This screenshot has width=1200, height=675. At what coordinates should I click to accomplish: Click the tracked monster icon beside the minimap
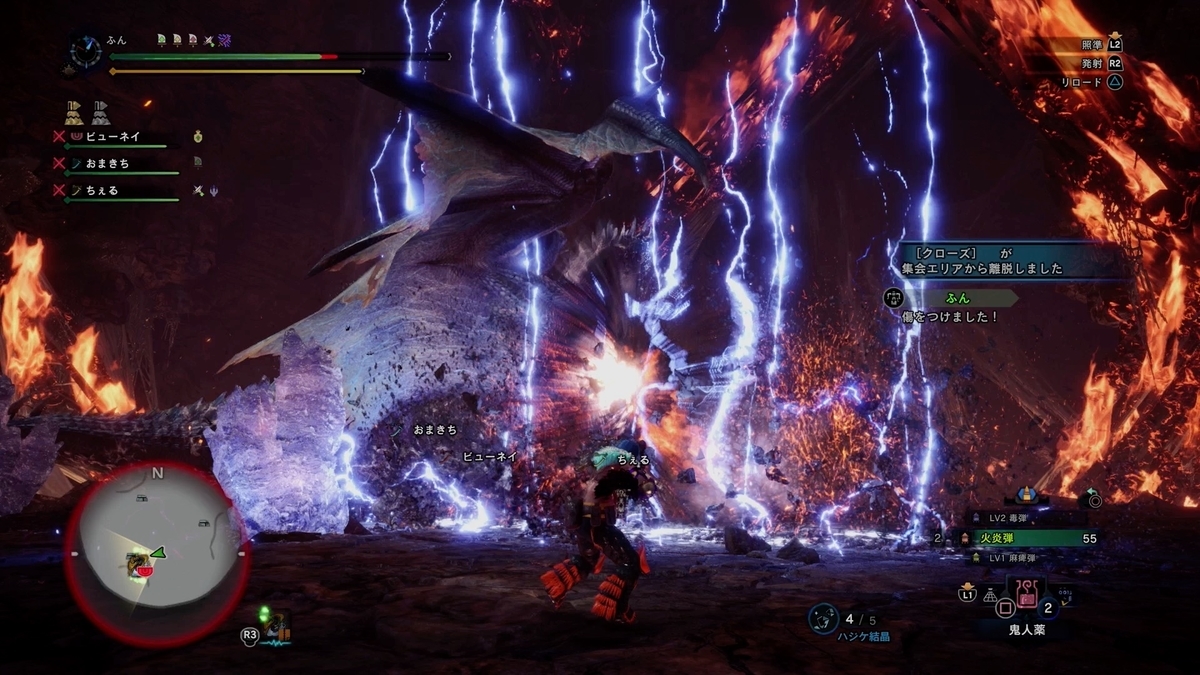pos(275,628)
